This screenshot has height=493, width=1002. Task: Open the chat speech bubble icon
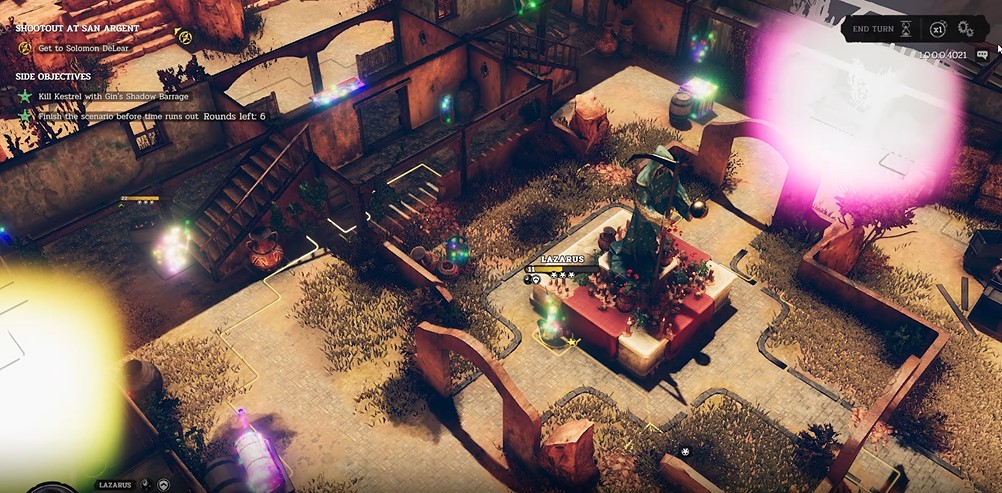pos(982,54)
